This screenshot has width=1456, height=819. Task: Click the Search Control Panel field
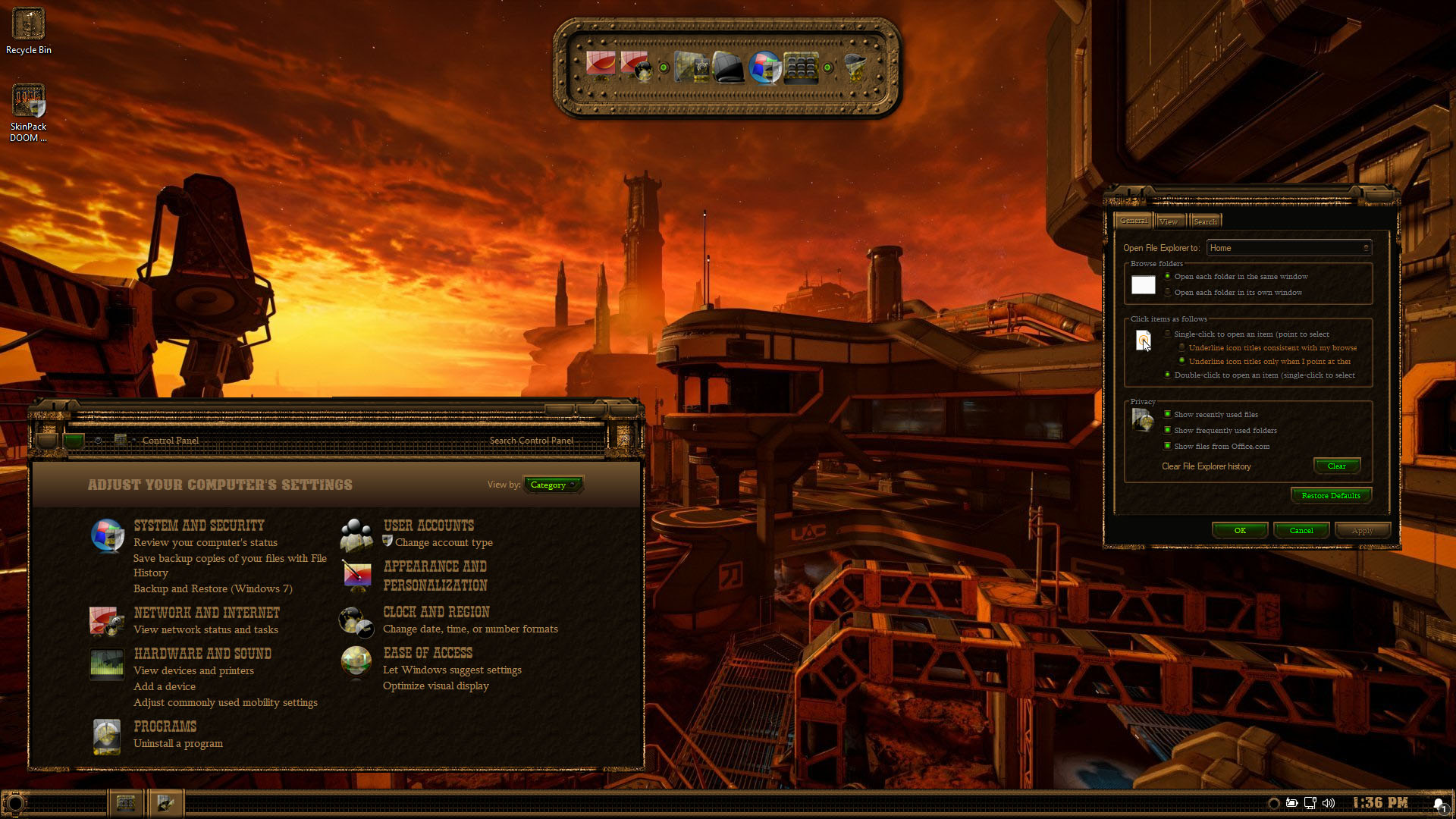click(x=531, y=441)
